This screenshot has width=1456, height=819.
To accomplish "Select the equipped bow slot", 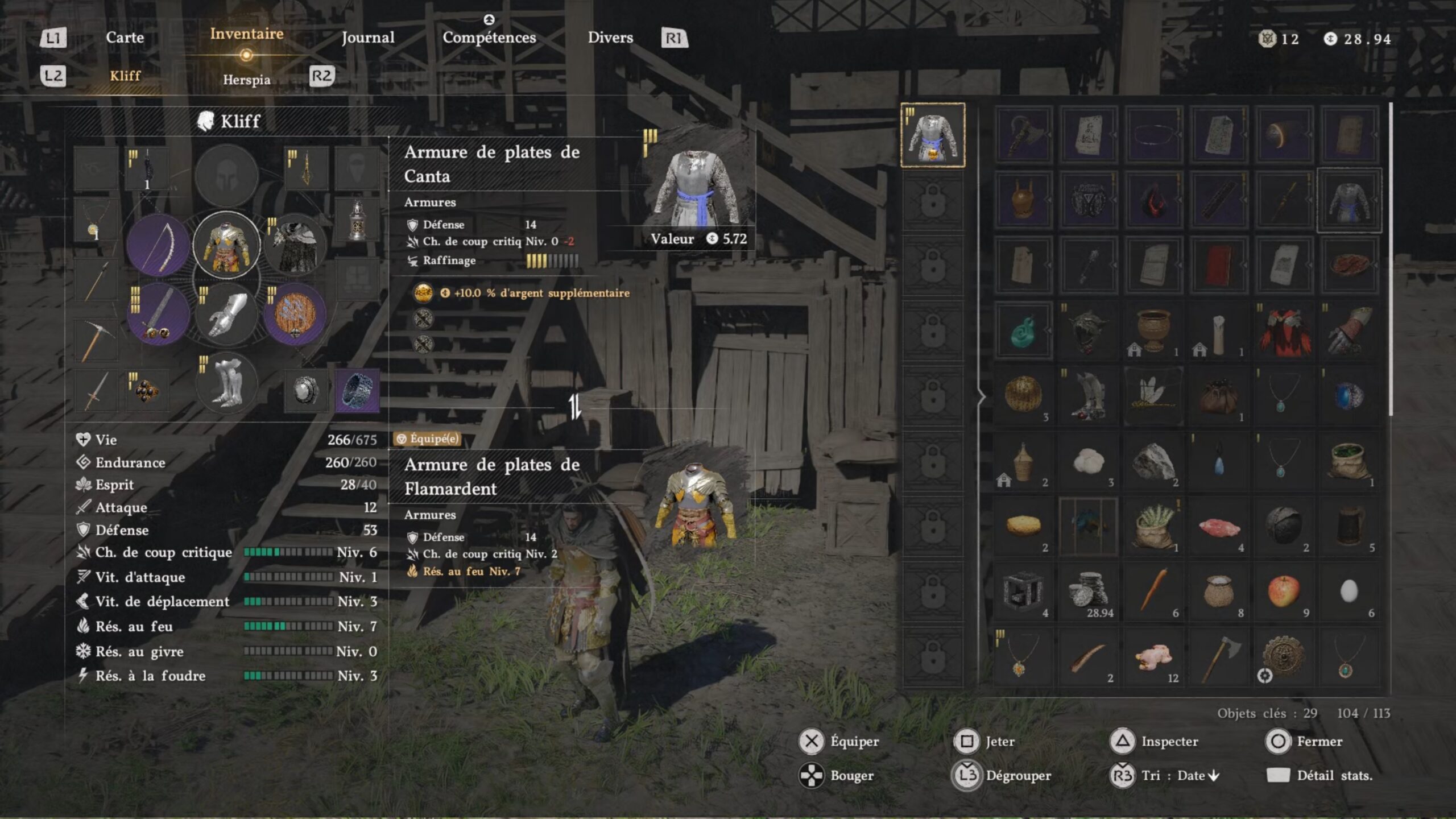I will tap(158, 245).
